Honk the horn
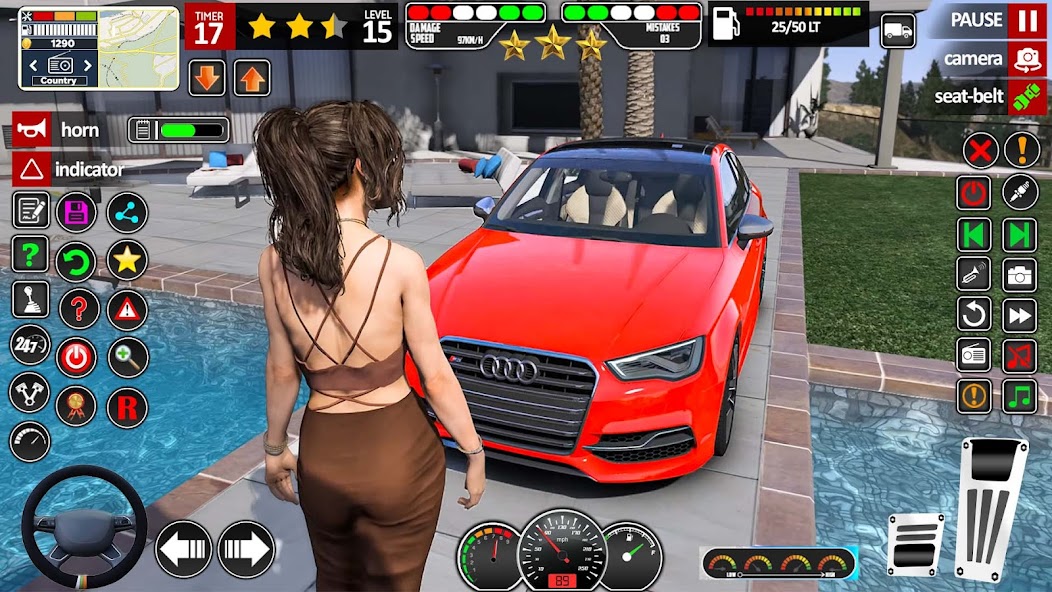The width and height of the screenshot is (1052, 592). click(x=31, y=130)
